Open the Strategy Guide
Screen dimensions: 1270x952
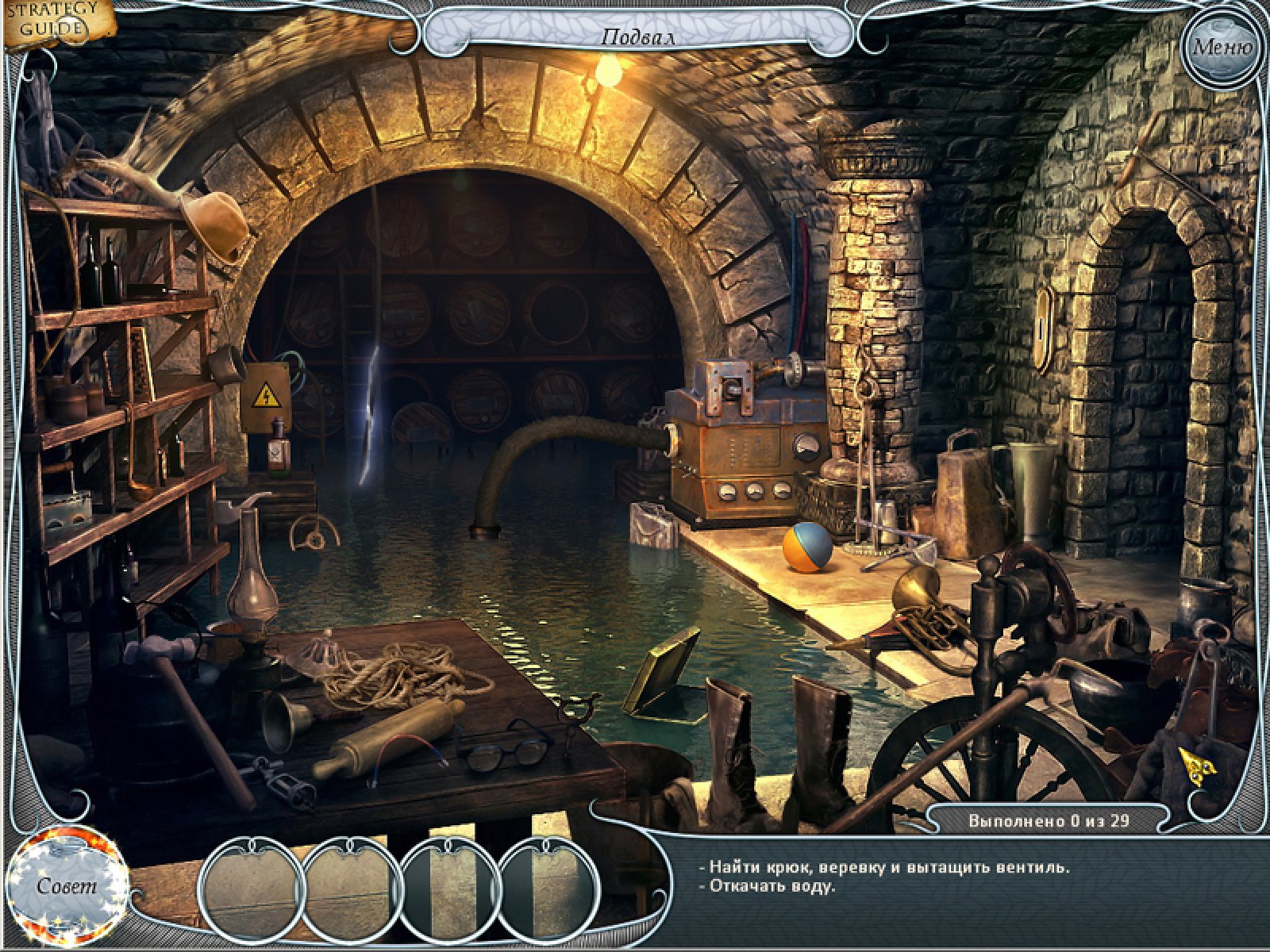54,21
